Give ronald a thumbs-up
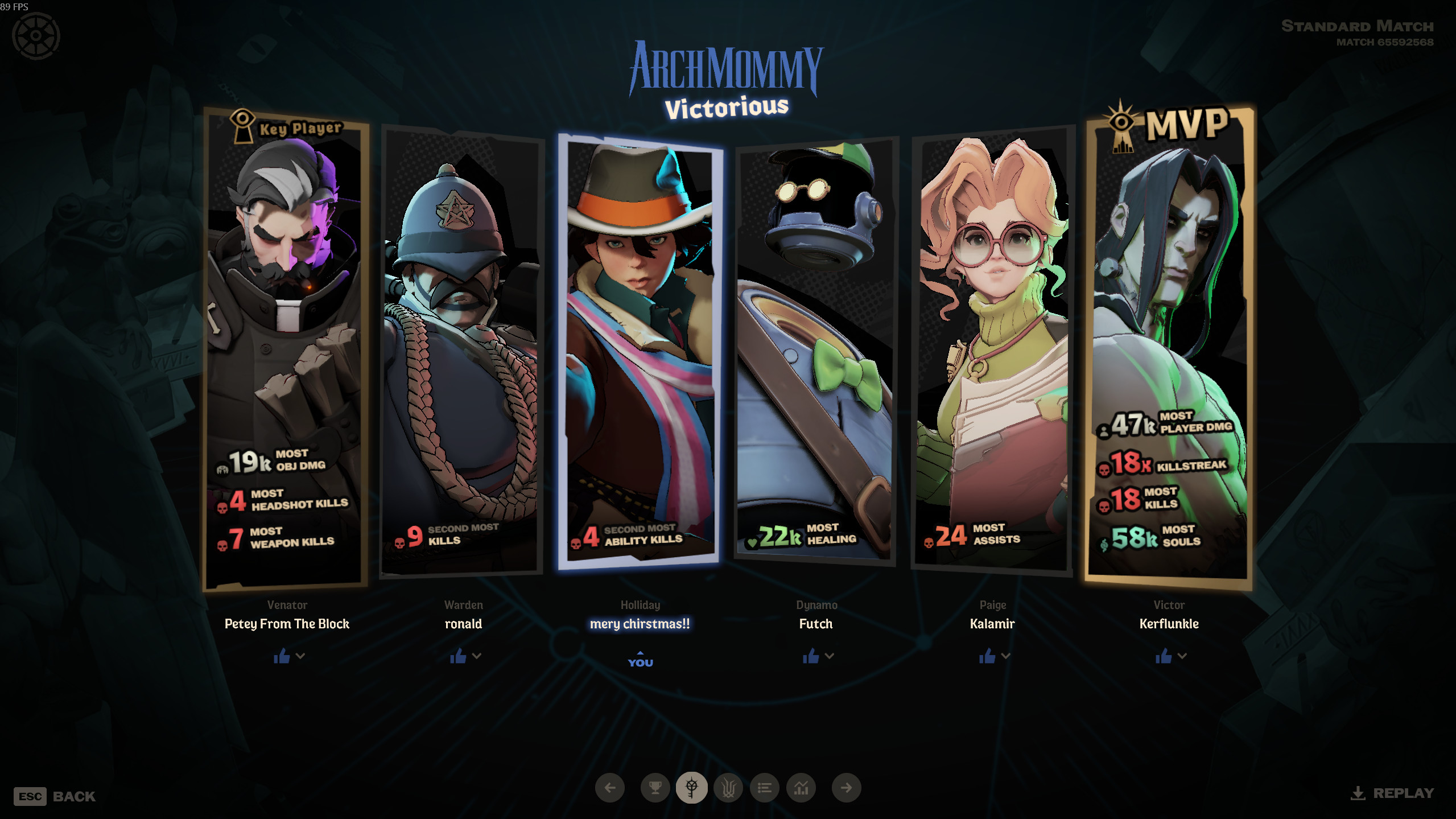Image resolution: width=1456 pixels, height=819 pixels. pos(458,657)
